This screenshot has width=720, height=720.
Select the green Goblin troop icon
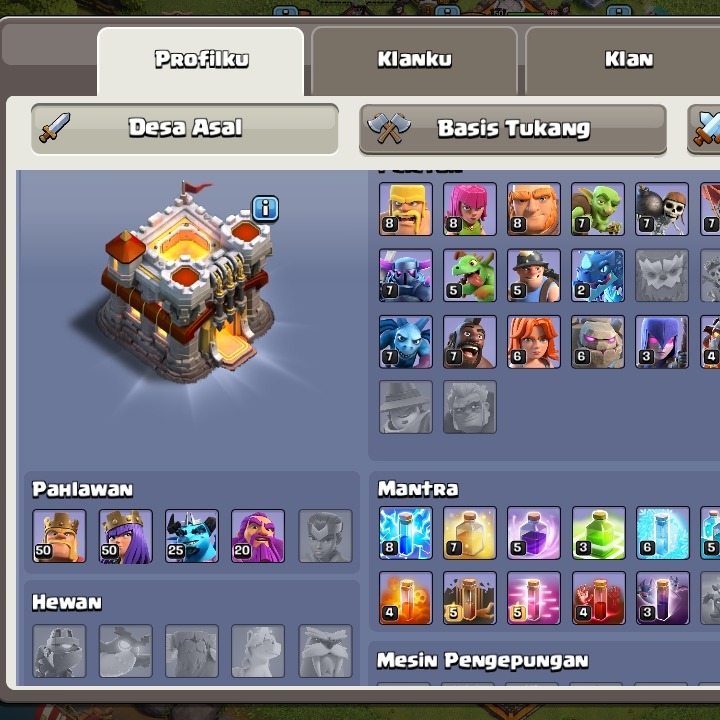point(598,209)
